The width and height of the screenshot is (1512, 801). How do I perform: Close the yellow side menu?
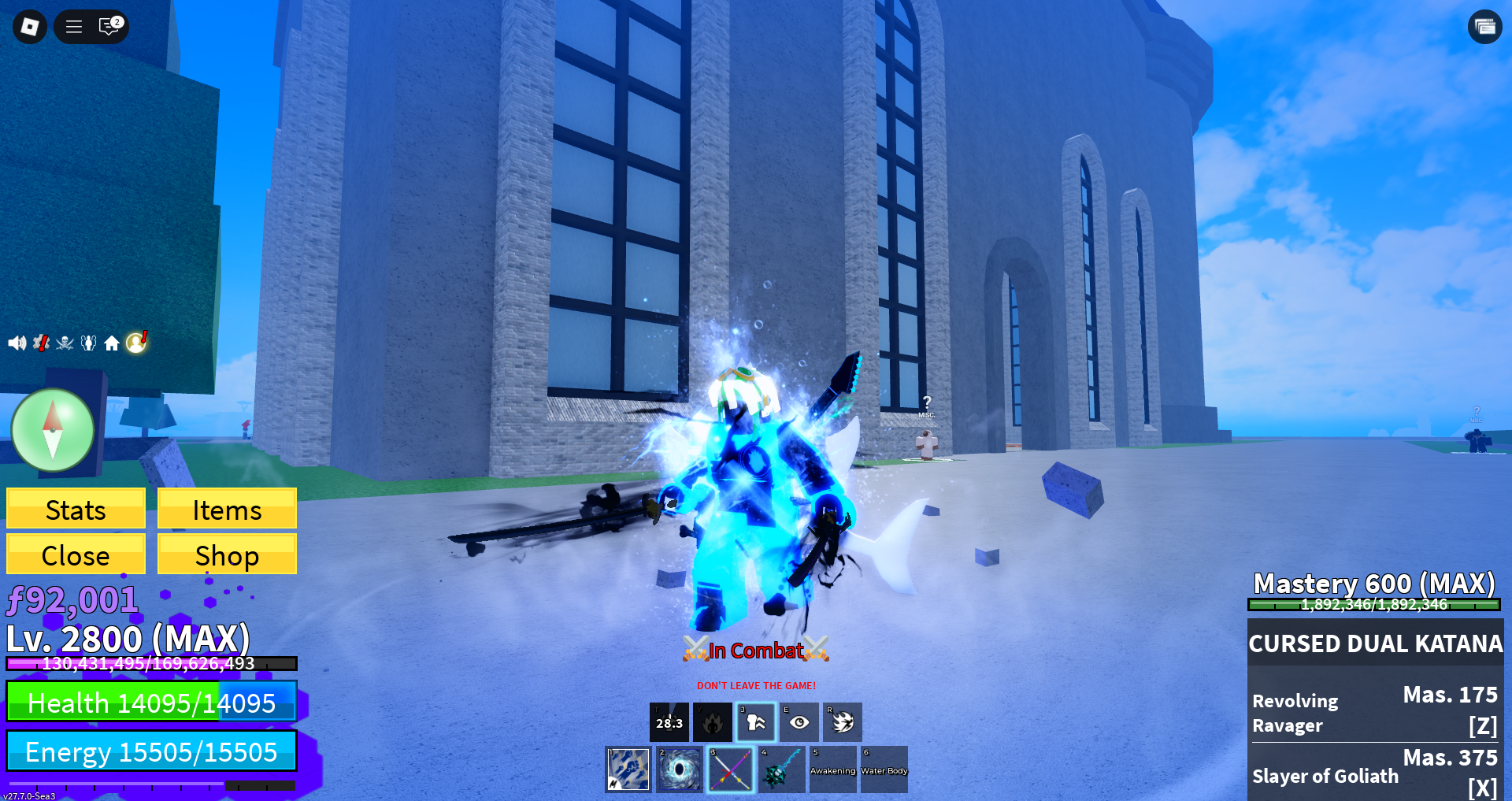[x=76, y=554]
